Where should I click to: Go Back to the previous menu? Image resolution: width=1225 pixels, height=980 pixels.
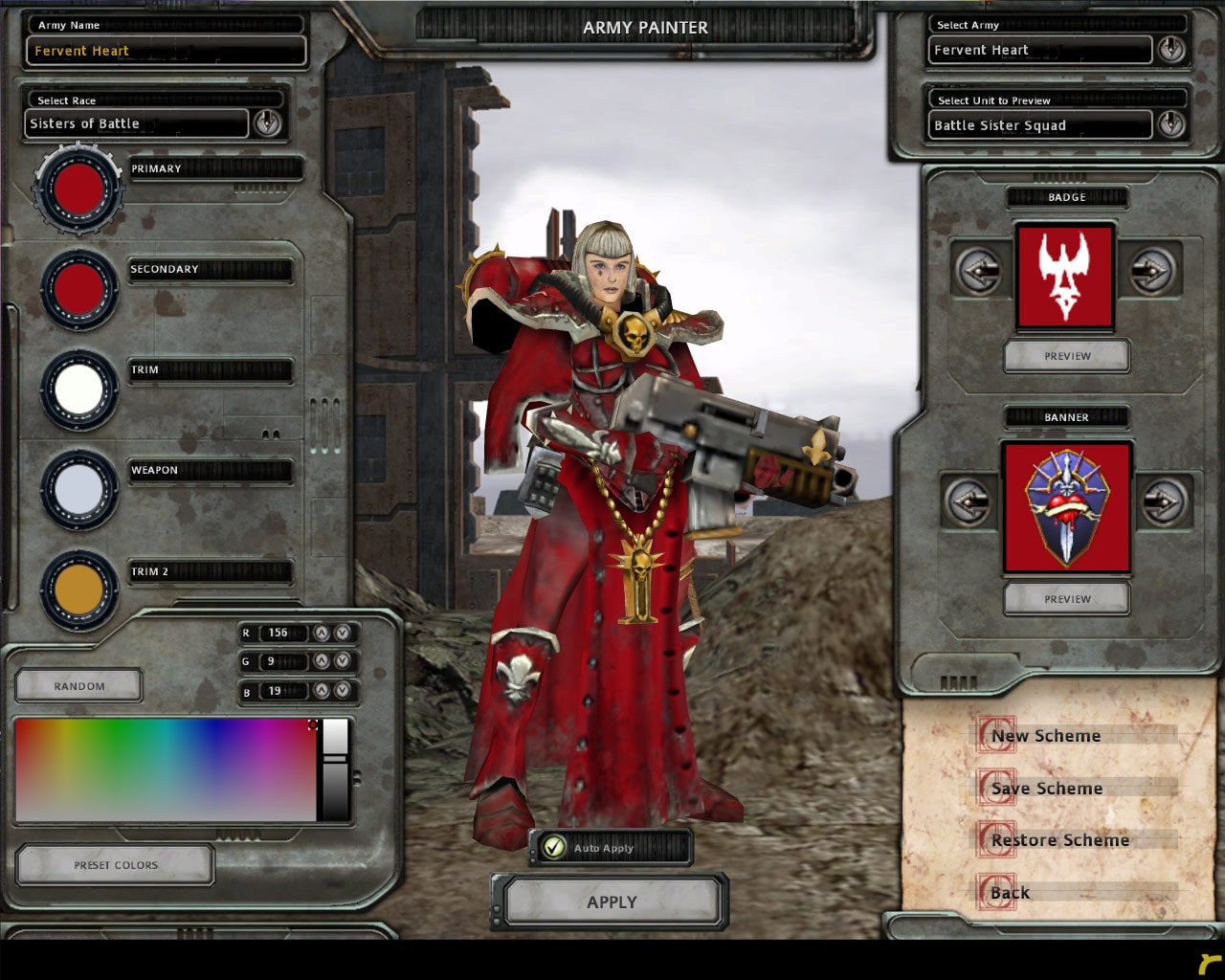tap(1010, 893)
